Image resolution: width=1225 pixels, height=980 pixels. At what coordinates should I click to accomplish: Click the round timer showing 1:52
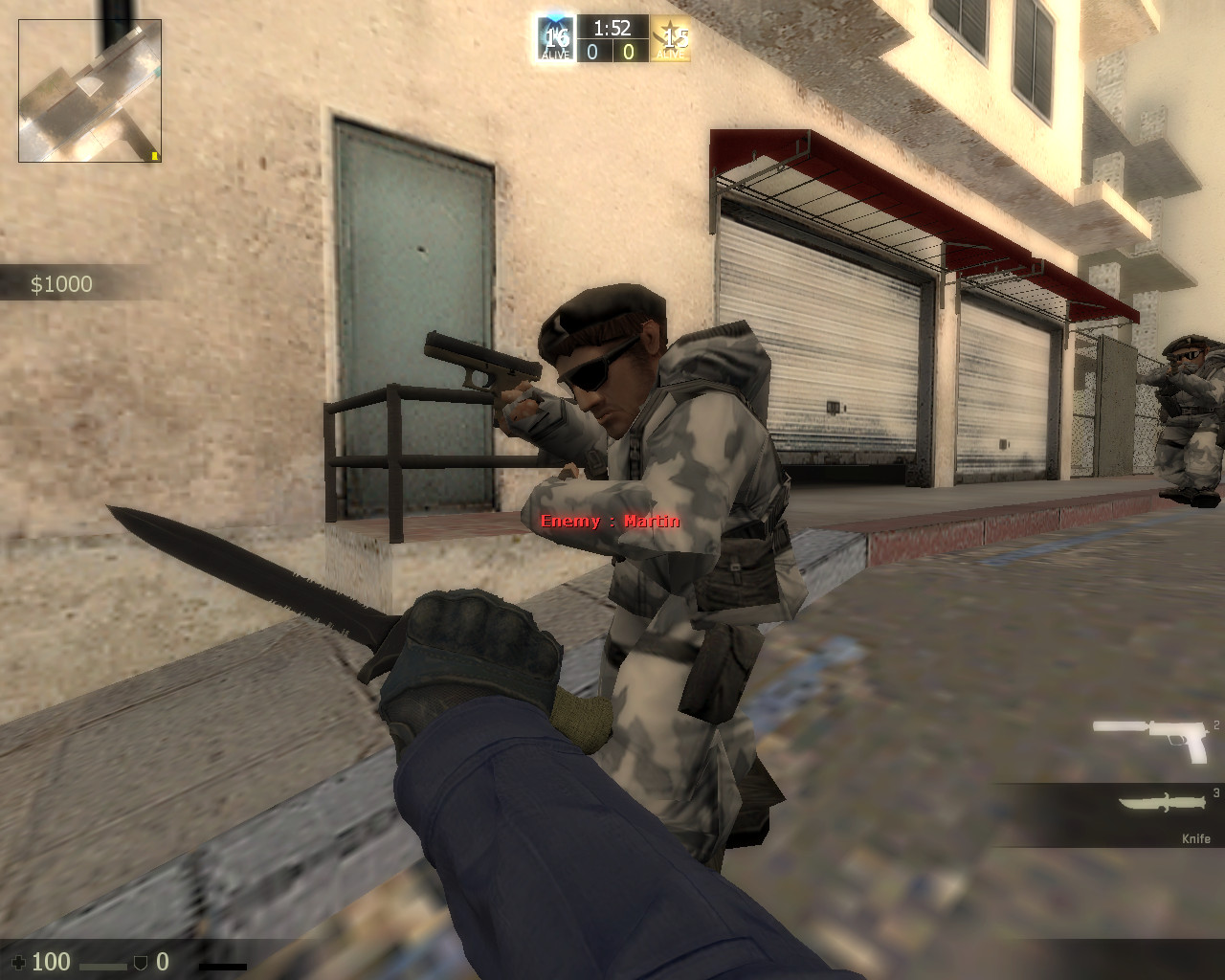(612, 27)
